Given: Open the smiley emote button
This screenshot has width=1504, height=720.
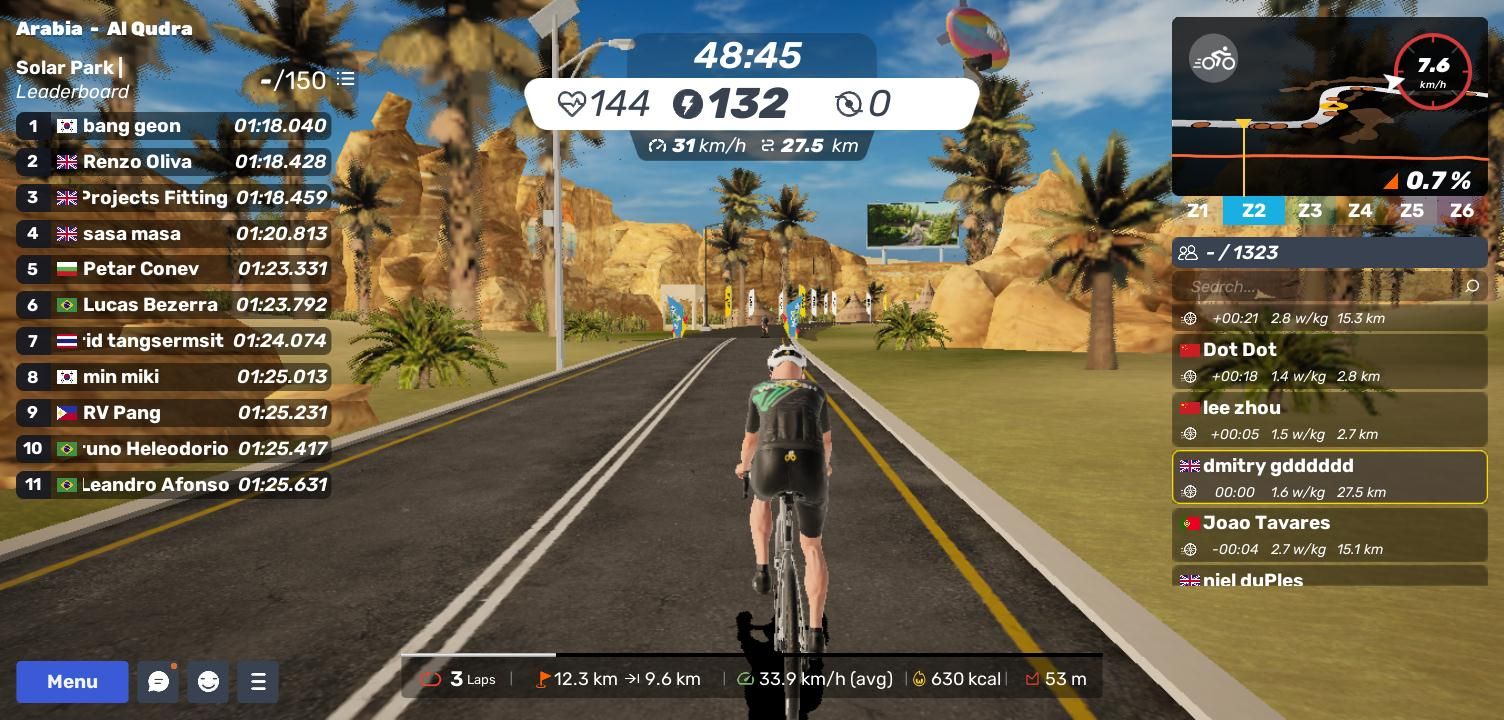Looking at the screenshot, I should [x=208, y=682].
